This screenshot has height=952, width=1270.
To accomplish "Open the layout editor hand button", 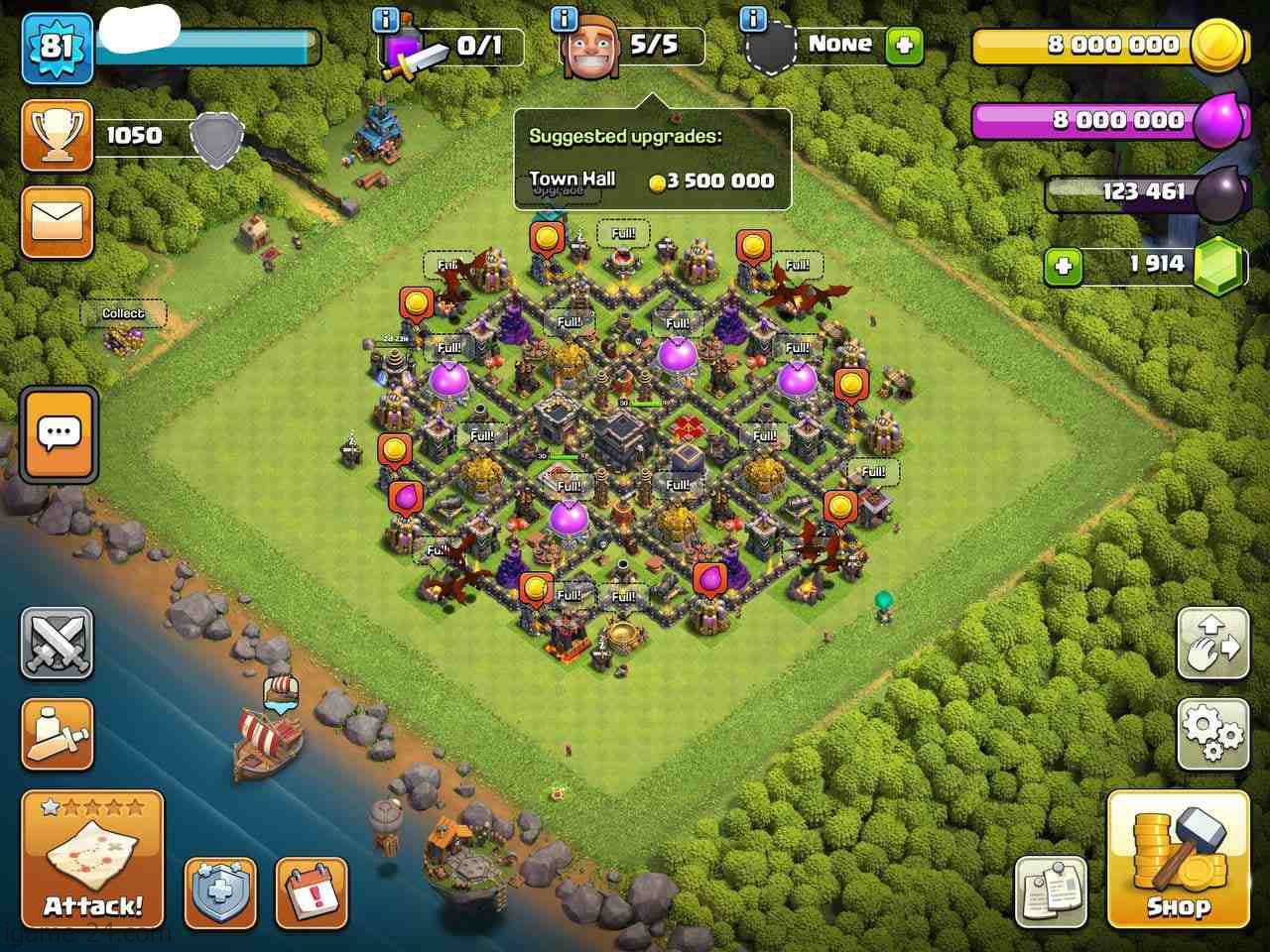I will tap(1212, 644).
